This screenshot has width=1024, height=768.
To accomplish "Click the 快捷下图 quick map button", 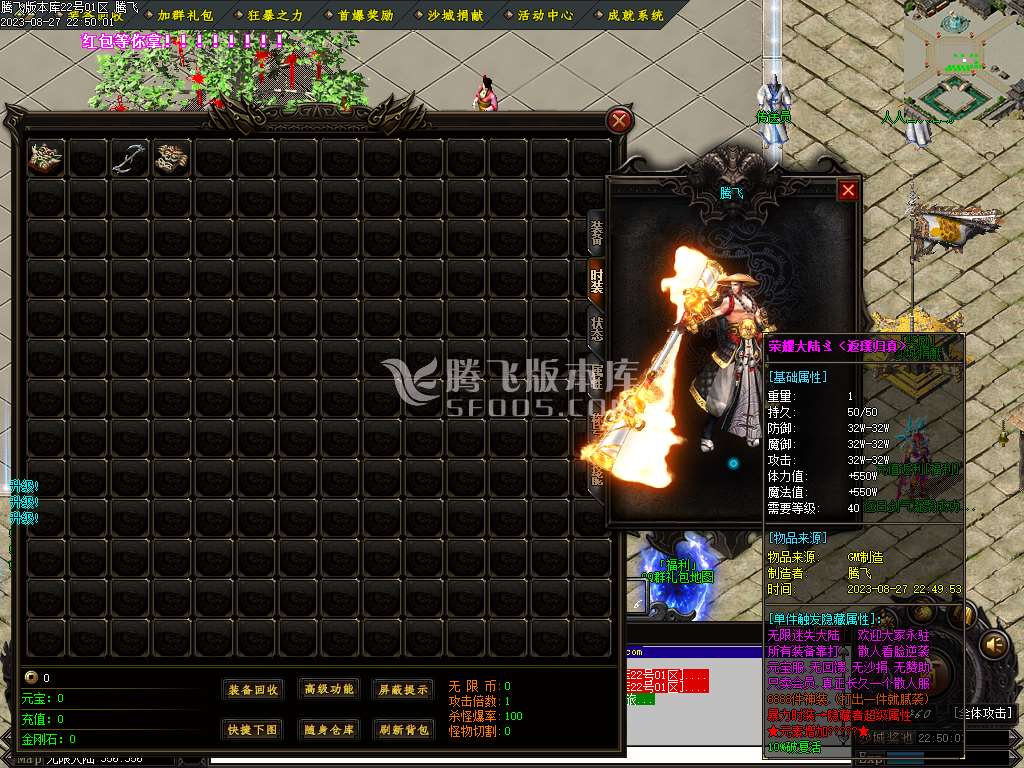I will pyautogui.click(x=253, y=729).
